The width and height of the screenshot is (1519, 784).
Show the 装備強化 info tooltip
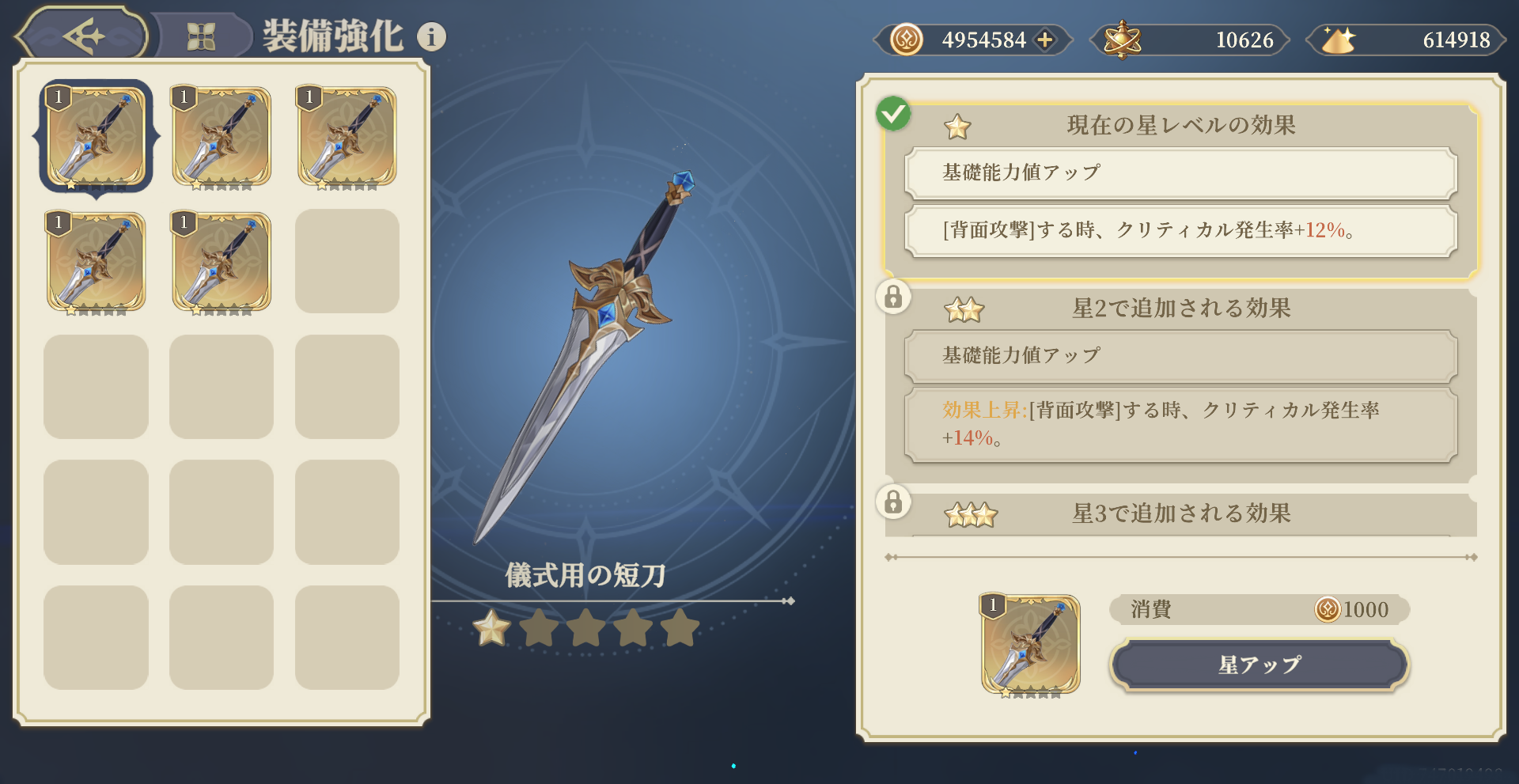[x=431, y=36]
